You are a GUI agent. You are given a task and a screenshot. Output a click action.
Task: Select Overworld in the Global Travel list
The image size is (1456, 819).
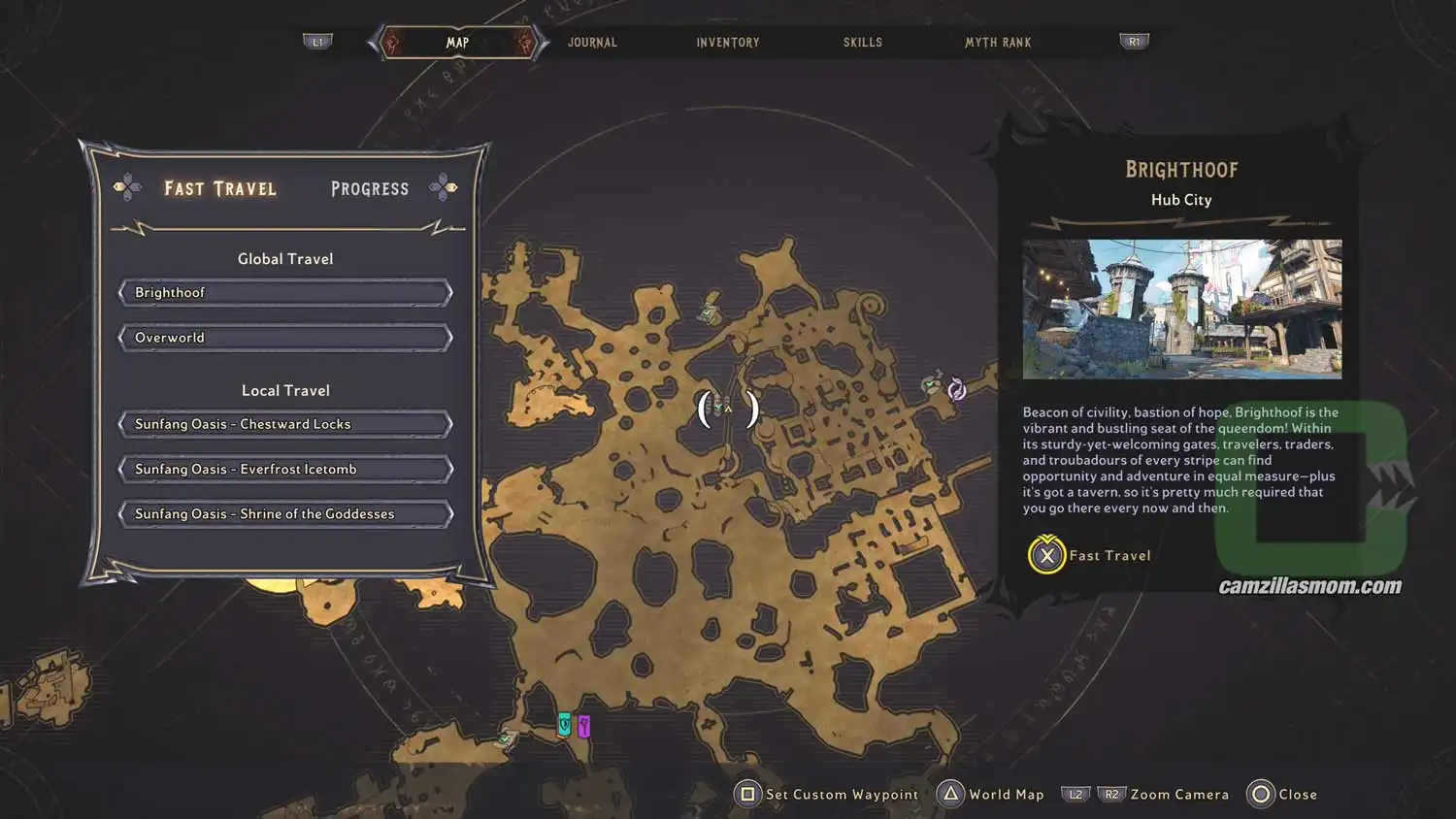[x=284, y=337]
